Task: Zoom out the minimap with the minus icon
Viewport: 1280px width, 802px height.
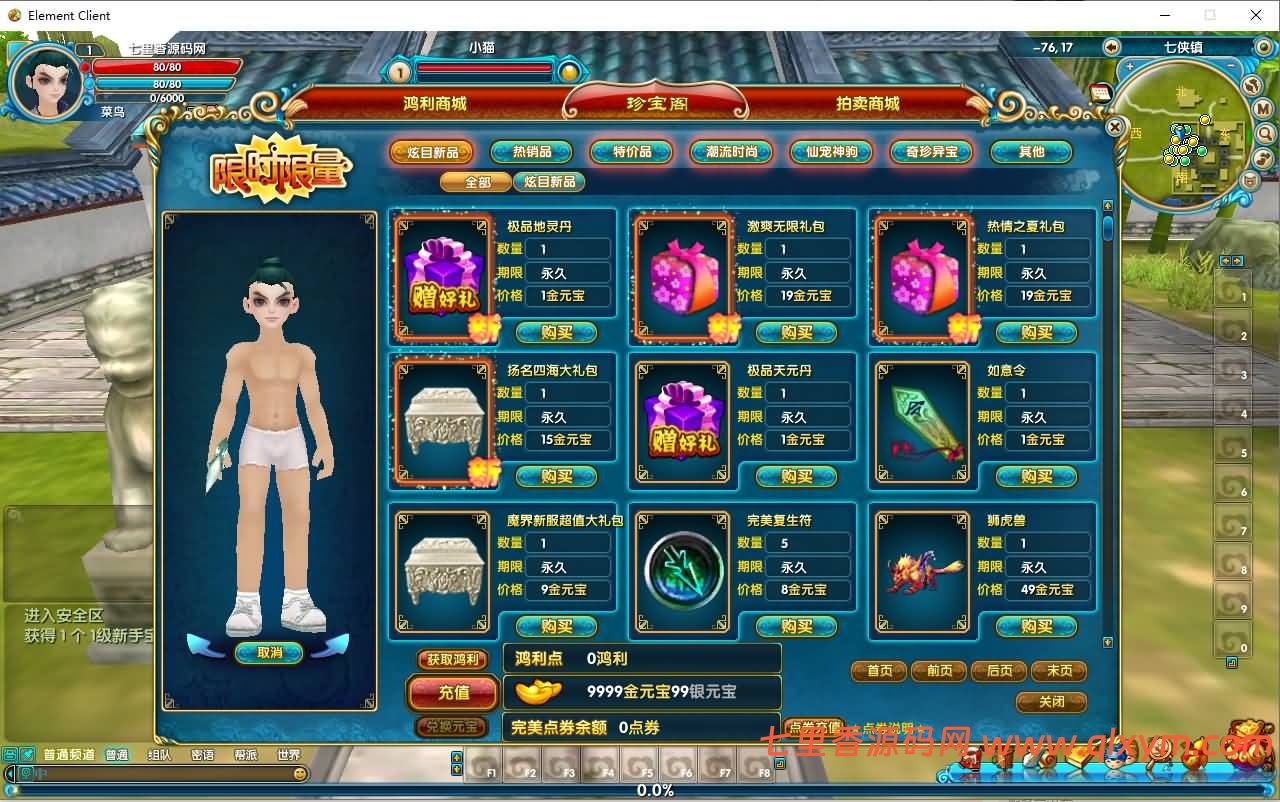Action: [x=1231, y=65]
